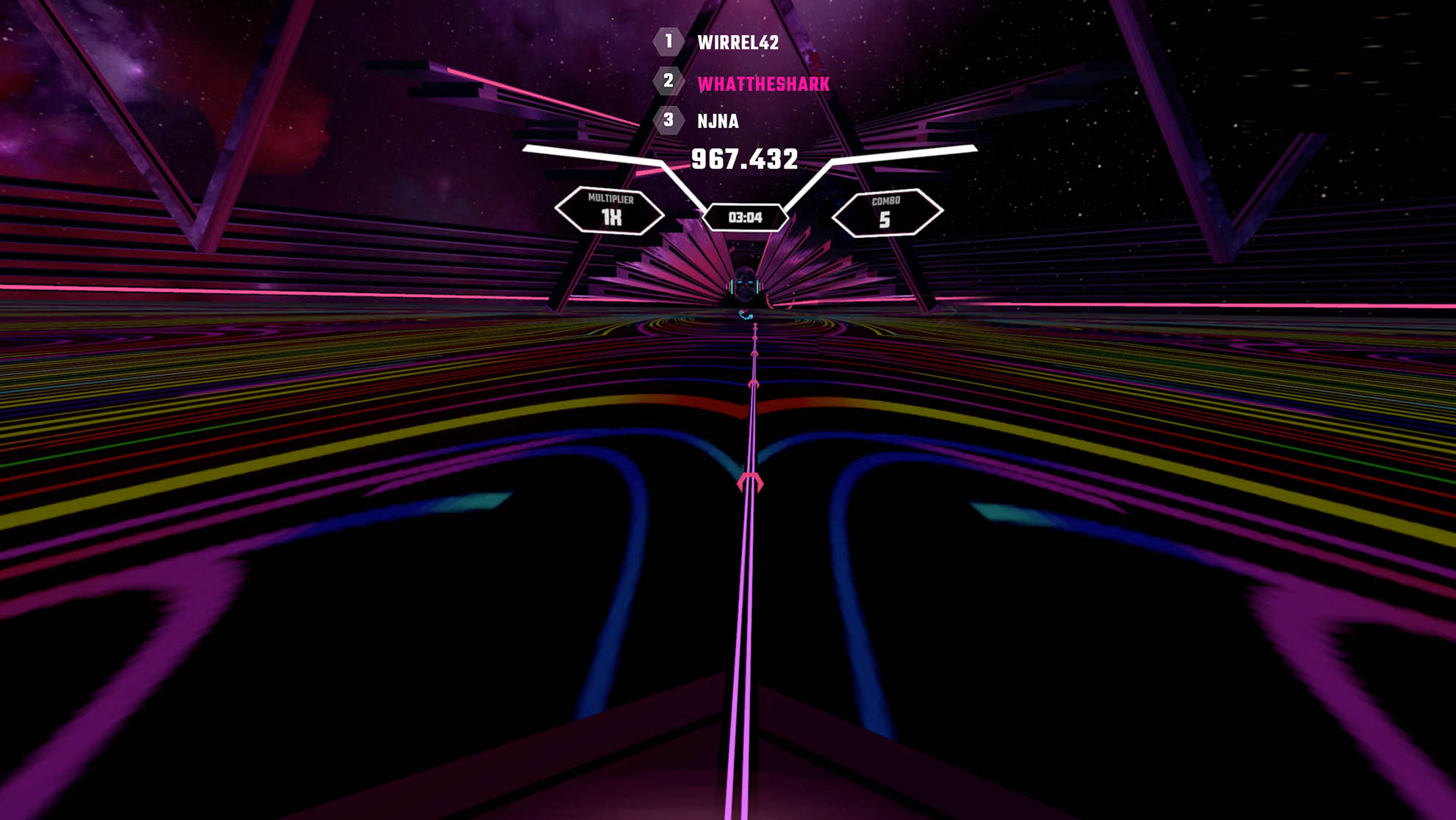The height and width of the screenshot is (820, 1456).
Task: Select the cyan arc beneath the avatar
Action: click(744, 315)
